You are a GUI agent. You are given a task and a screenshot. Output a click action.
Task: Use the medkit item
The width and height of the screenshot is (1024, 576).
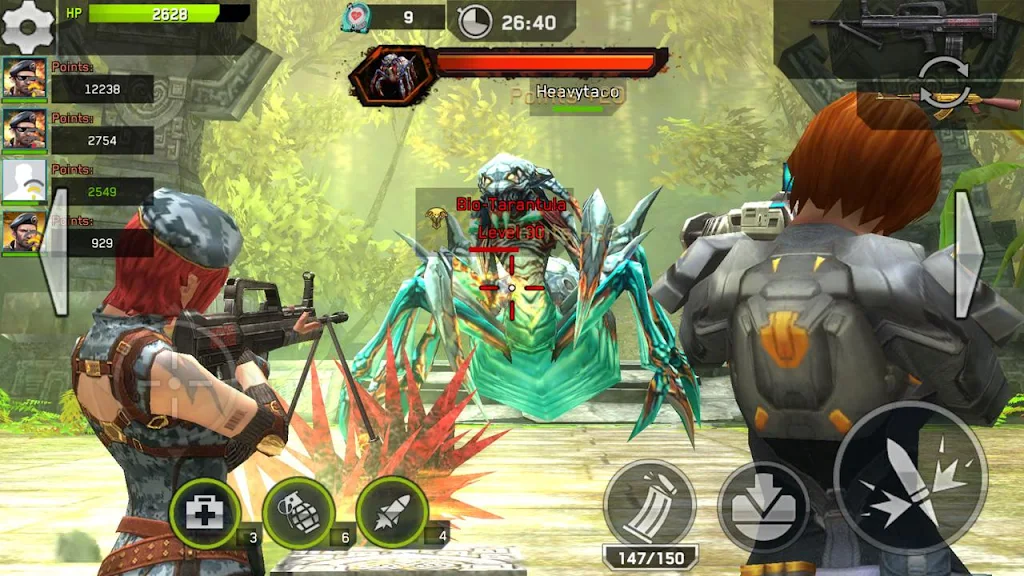tap(204, 513)
